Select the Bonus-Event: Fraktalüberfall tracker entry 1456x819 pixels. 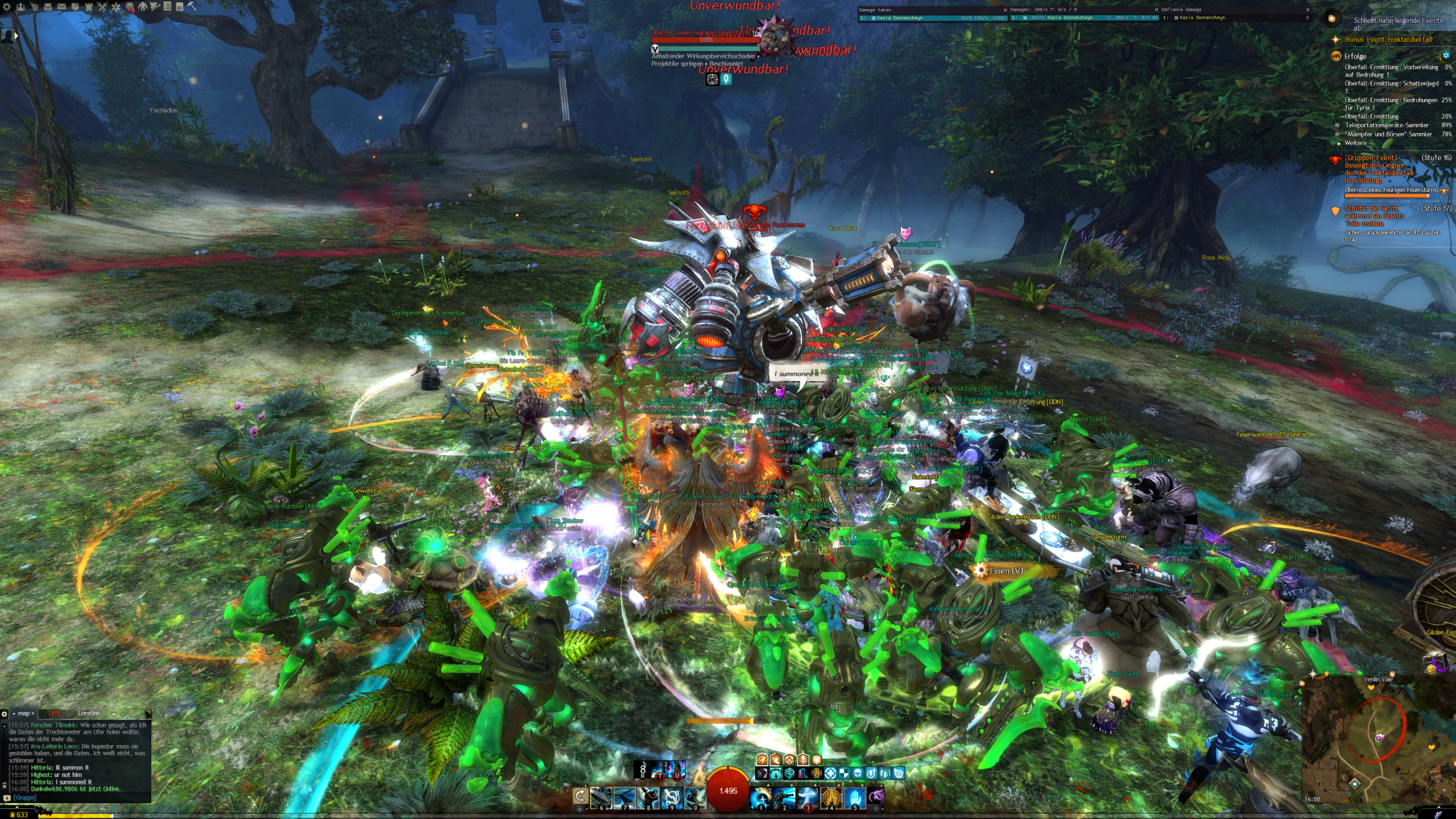pos(1388,40)
